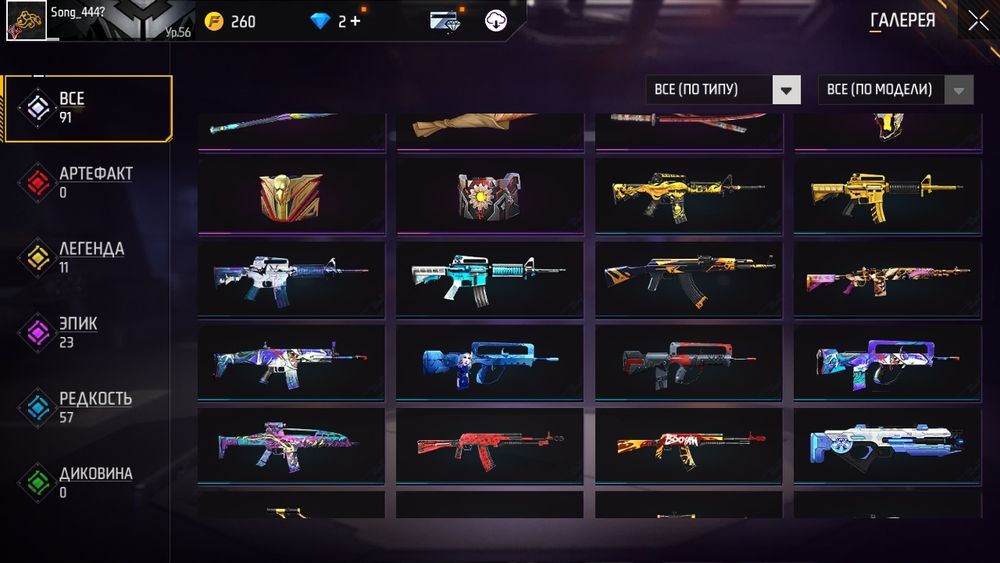Choose the BOOYAH AK rifle skin
Viewport: 1000px width, 563px height.
[687, 444]
